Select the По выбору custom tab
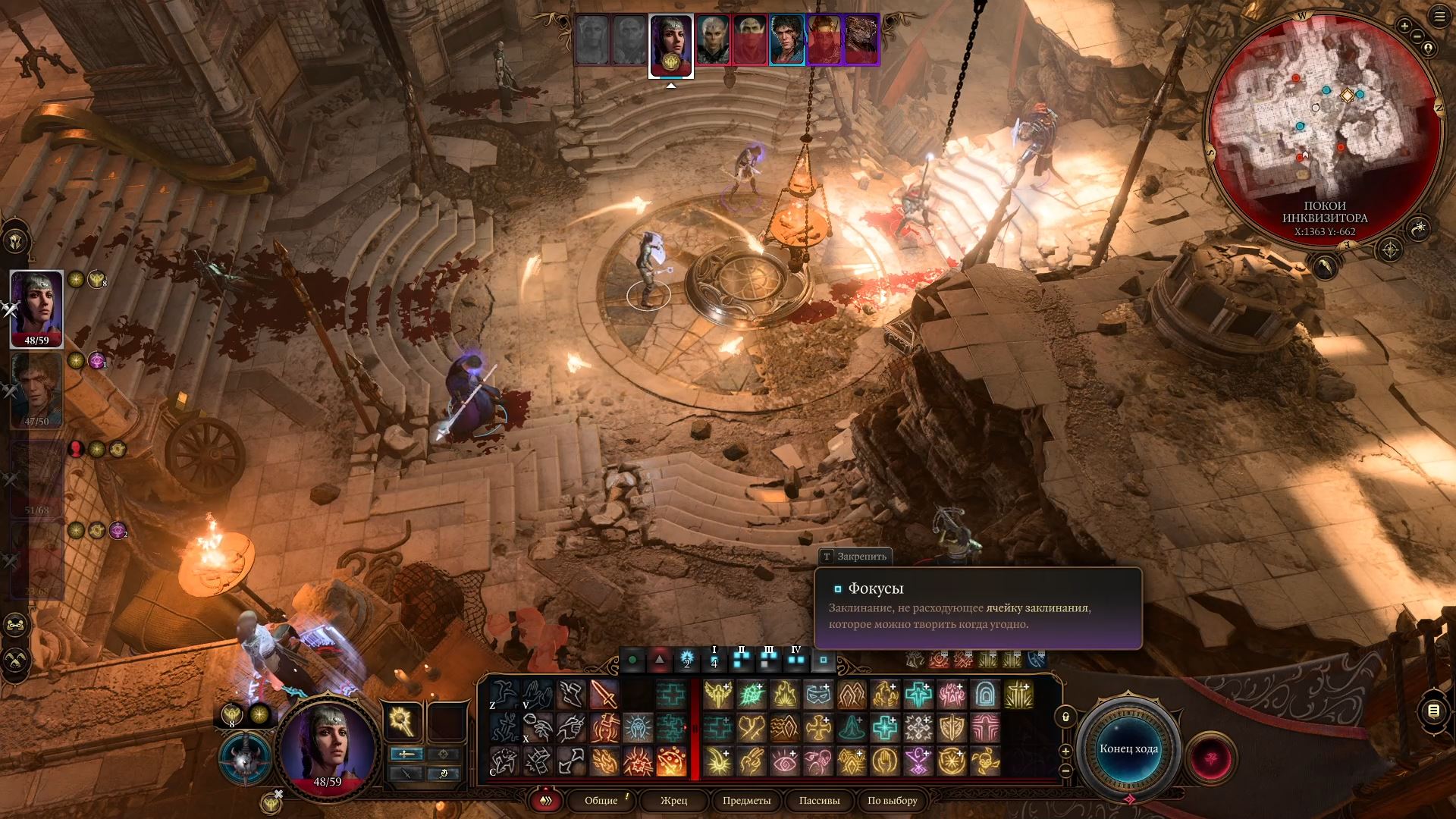Image resolution: width=1456 pixels, height=819 pixels. (x=892, y=800)
